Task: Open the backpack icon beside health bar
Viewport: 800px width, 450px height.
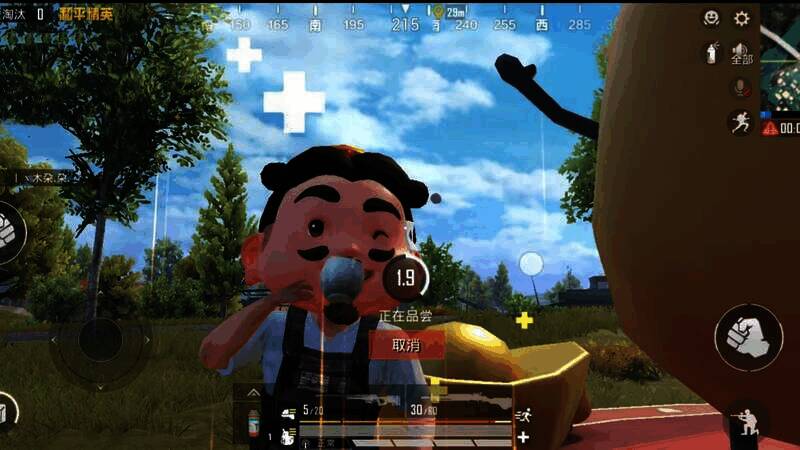Action: (289, 436)
